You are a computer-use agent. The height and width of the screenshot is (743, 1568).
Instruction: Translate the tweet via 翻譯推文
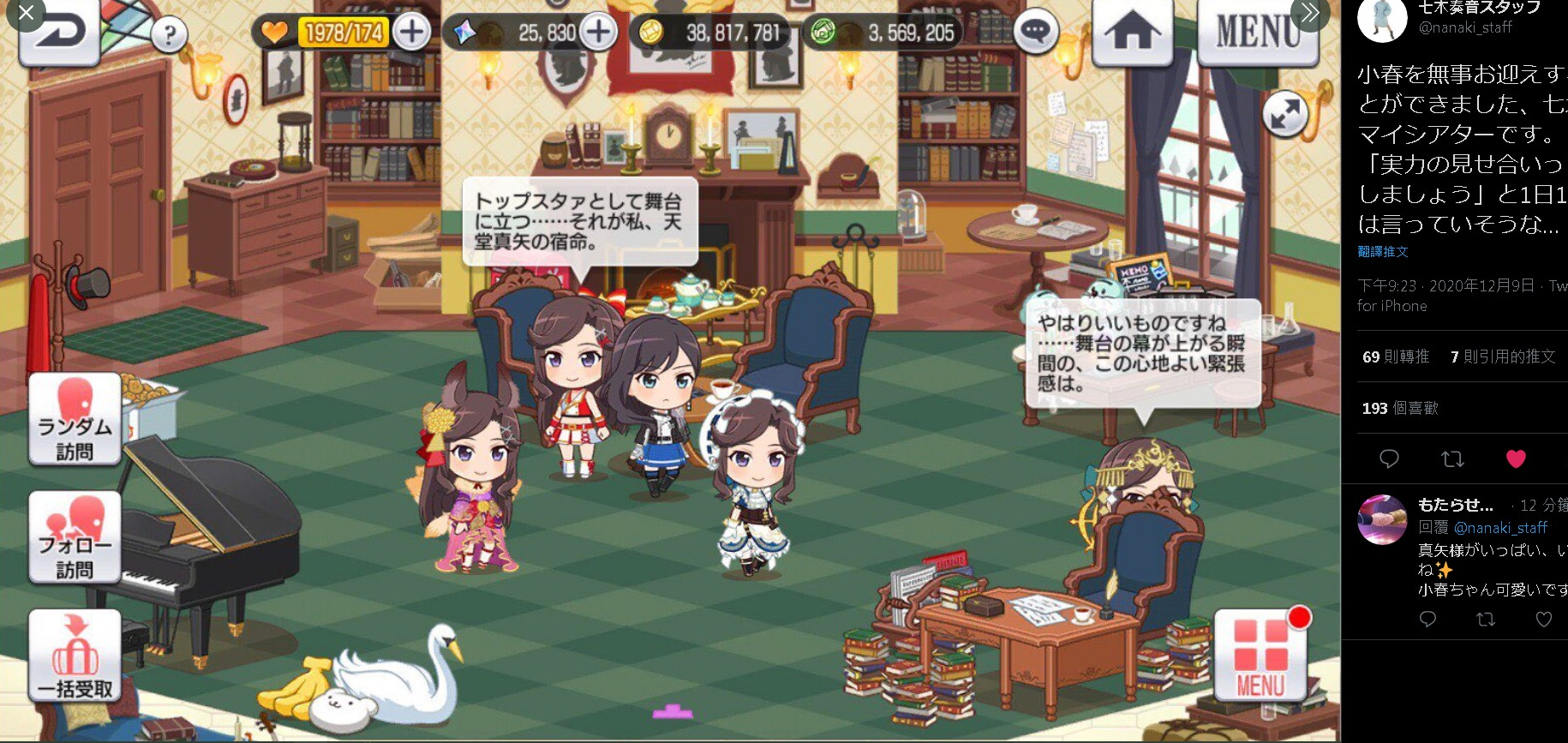click(x=1383, y=252)
